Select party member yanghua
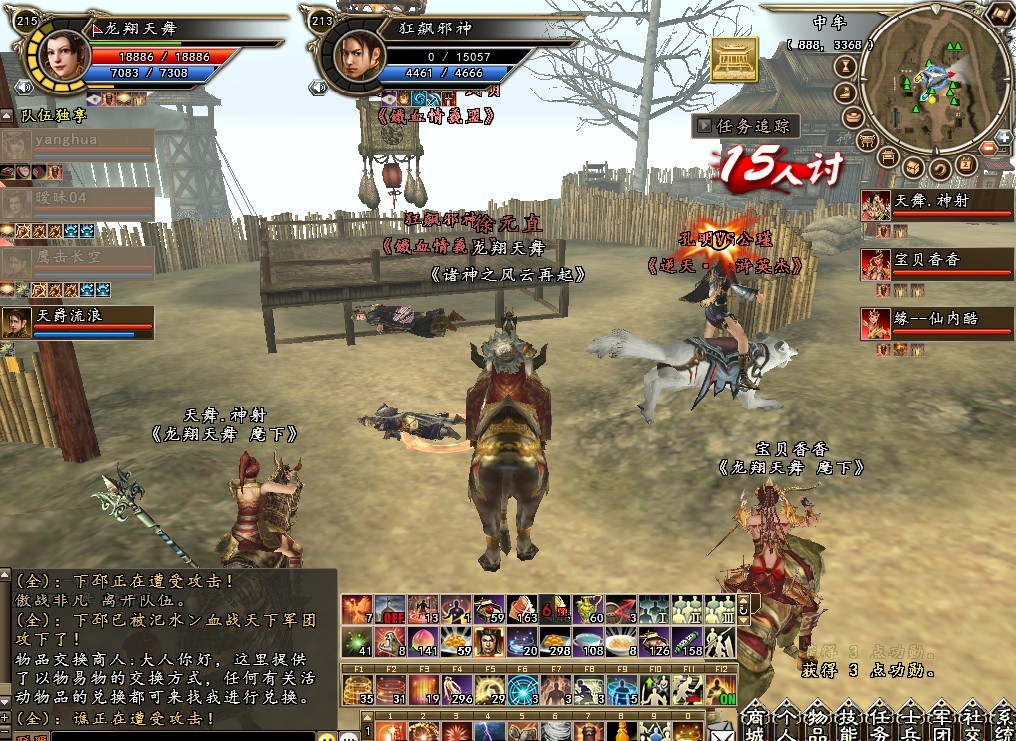 coord(80,142)
